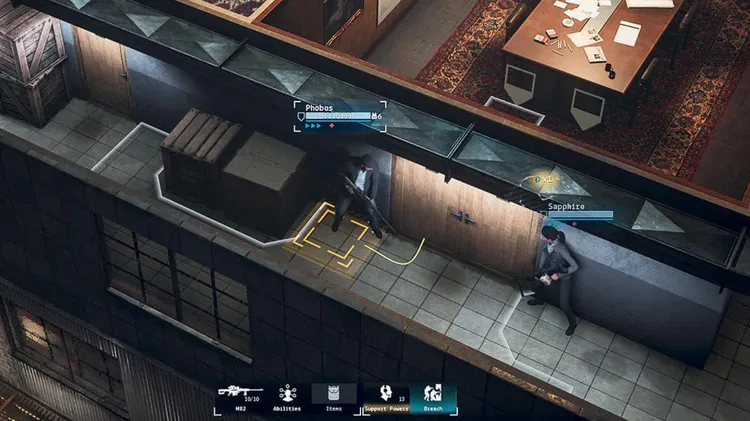Viewport: 750px width, 421px height.
Task: Open the Items backpack slot
Action: pyautogui.click(x=334, y=396)
